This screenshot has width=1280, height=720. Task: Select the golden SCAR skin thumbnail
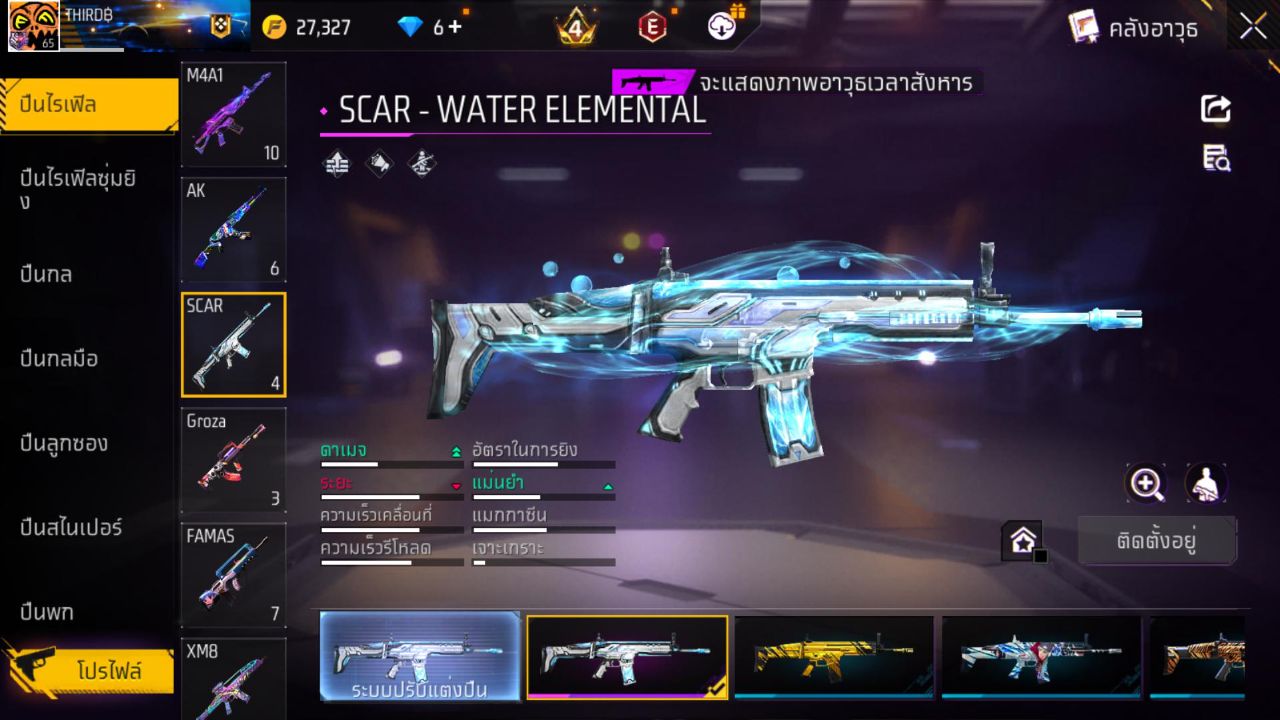point(834,657)
